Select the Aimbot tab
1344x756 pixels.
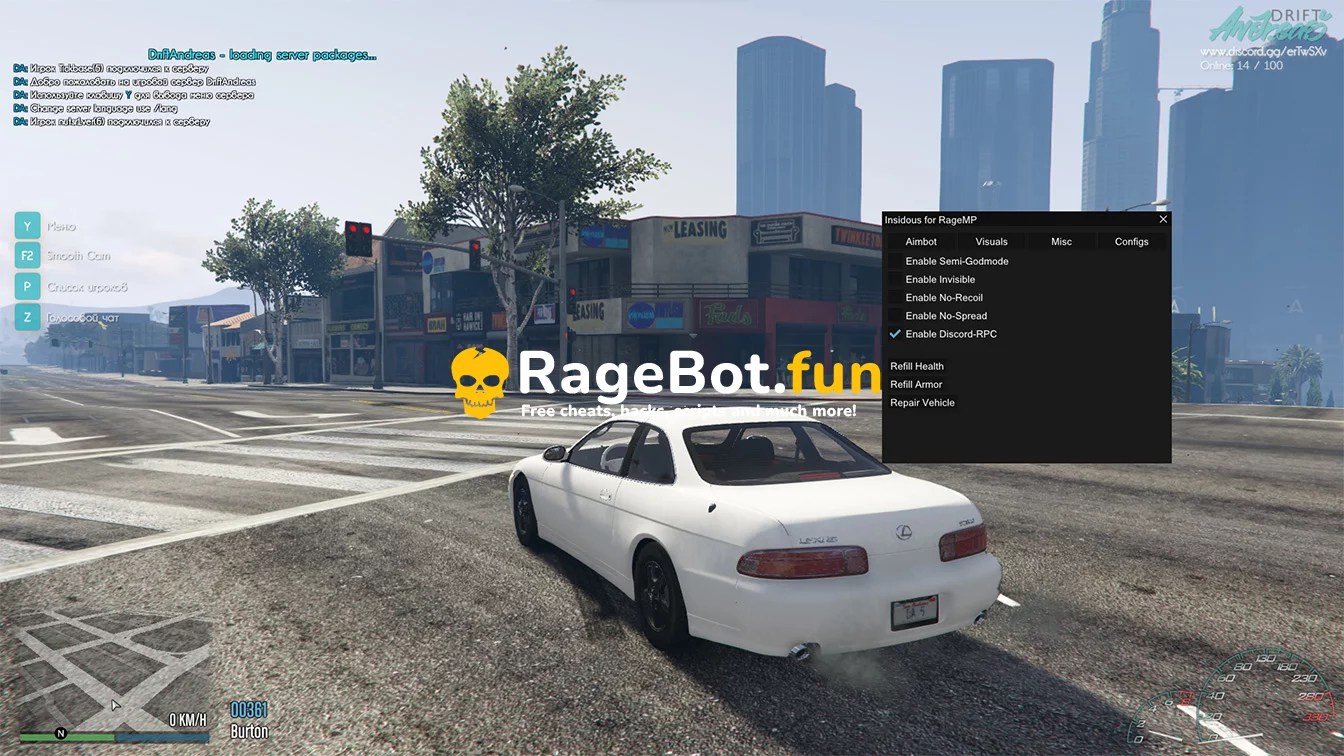920,241
